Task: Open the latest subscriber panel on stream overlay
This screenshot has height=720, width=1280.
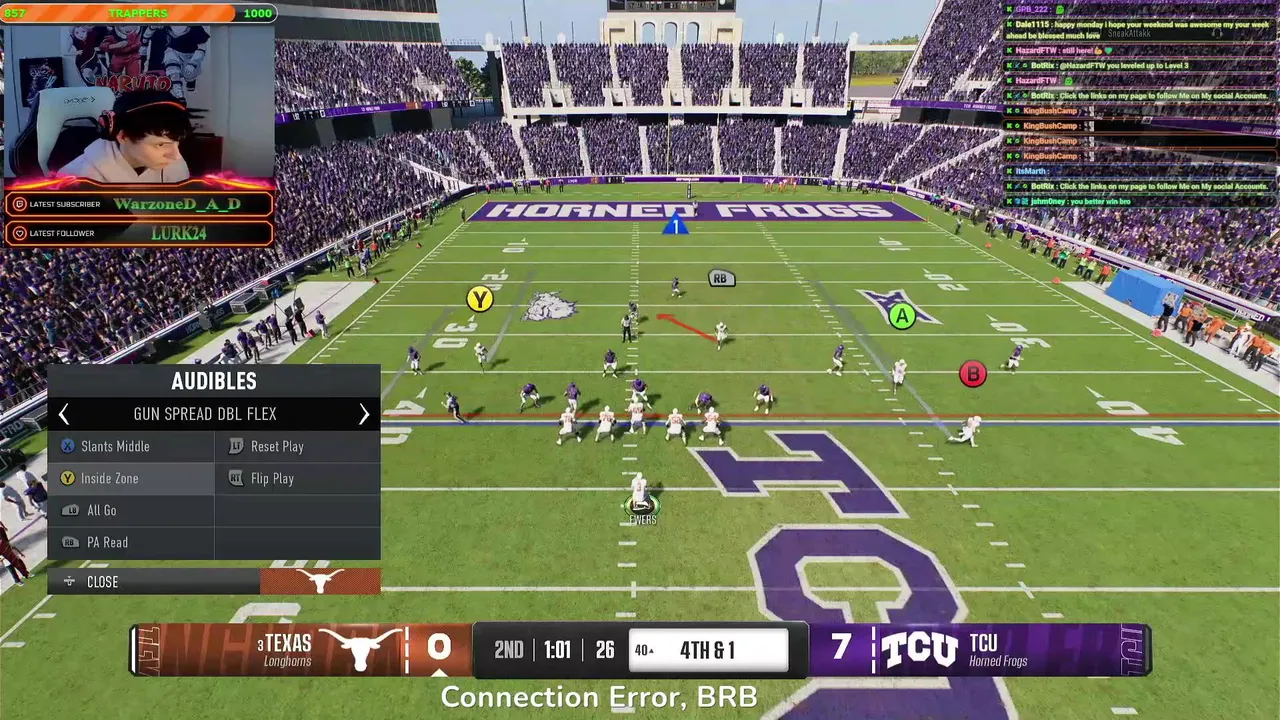Action: 139,204
